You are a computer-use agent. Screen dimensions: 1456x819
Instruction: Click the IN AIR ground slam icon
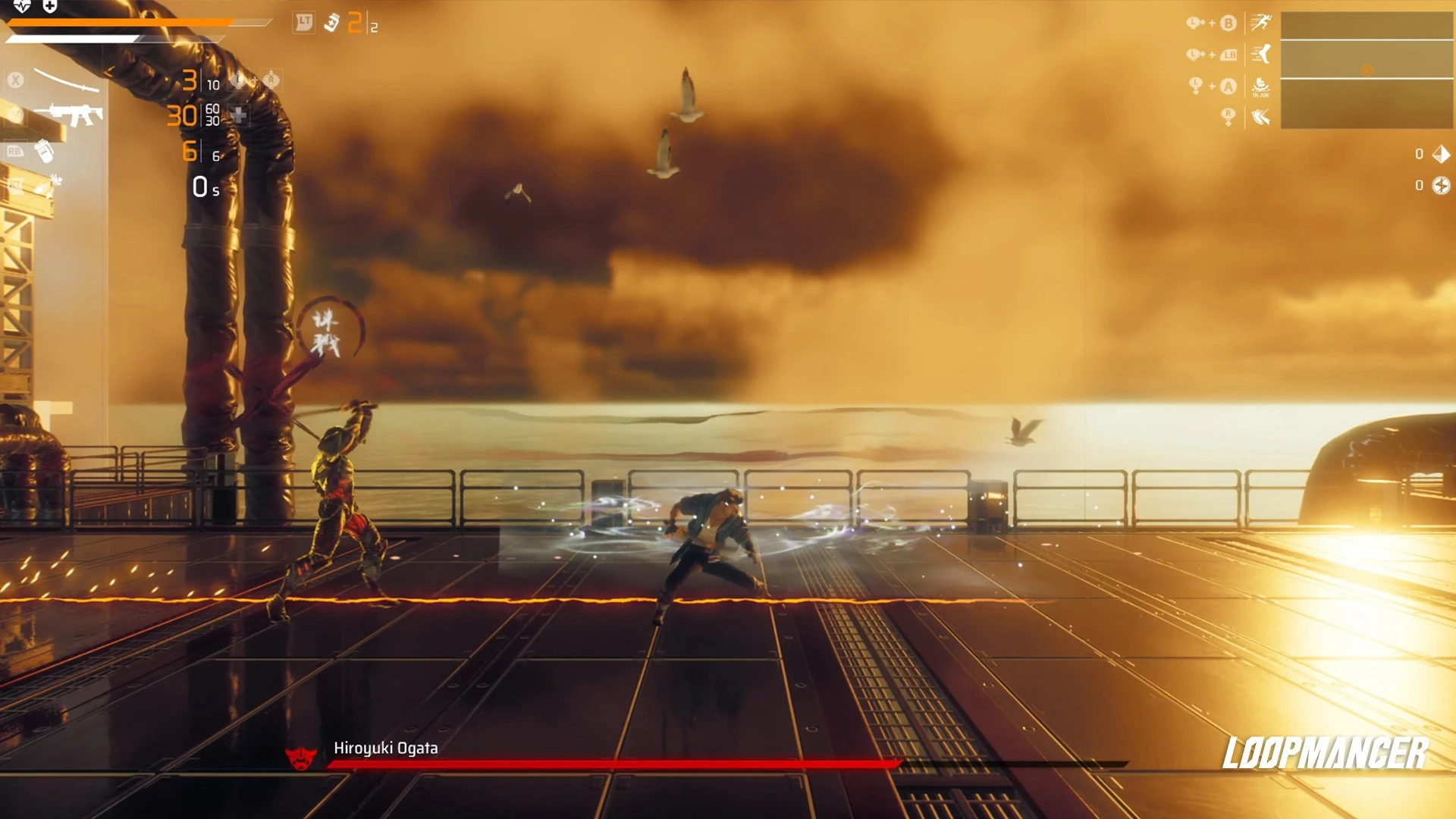1260,86
